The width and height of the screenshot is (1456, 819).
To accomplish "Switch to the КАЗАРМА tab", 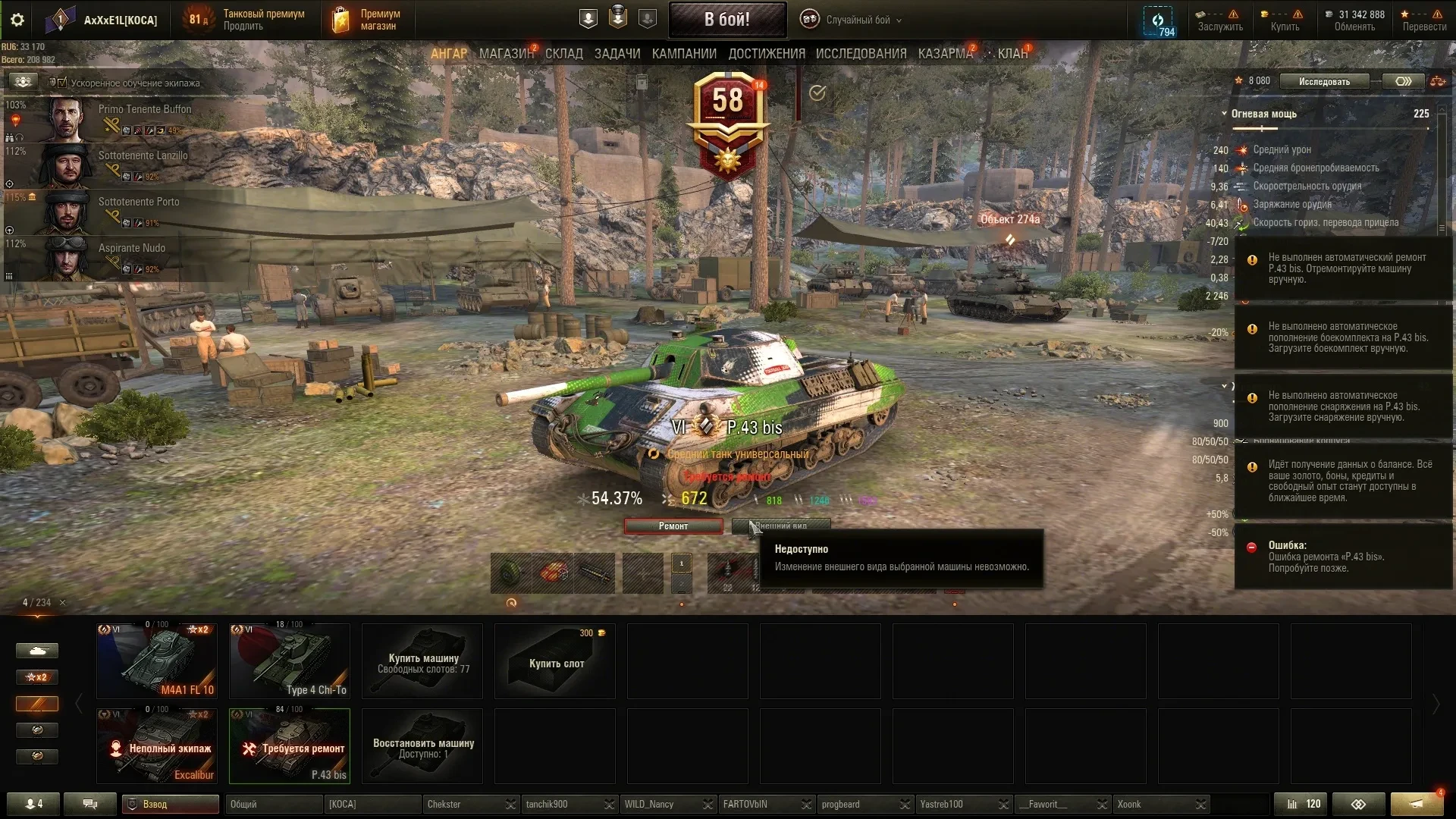I will click(945, 54).
